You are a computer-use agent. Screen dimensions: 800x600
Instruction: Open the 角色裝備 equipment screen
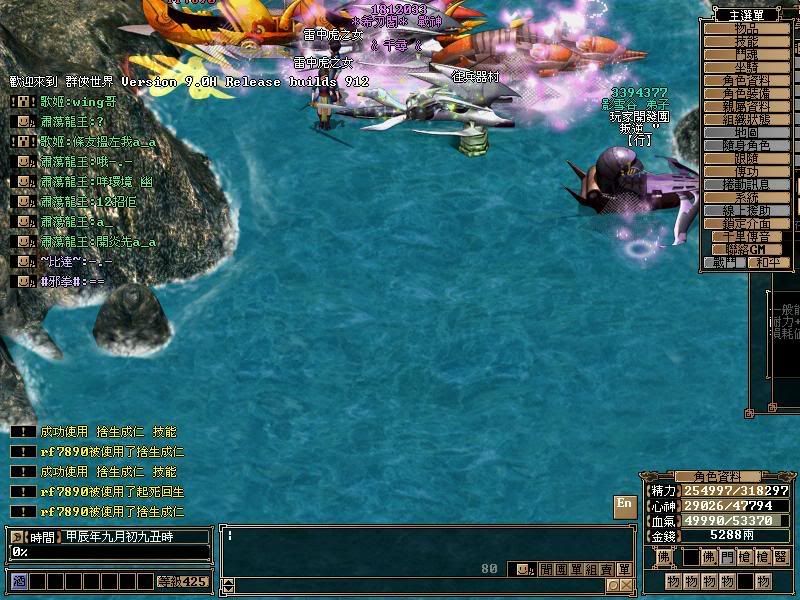[746, 94]
